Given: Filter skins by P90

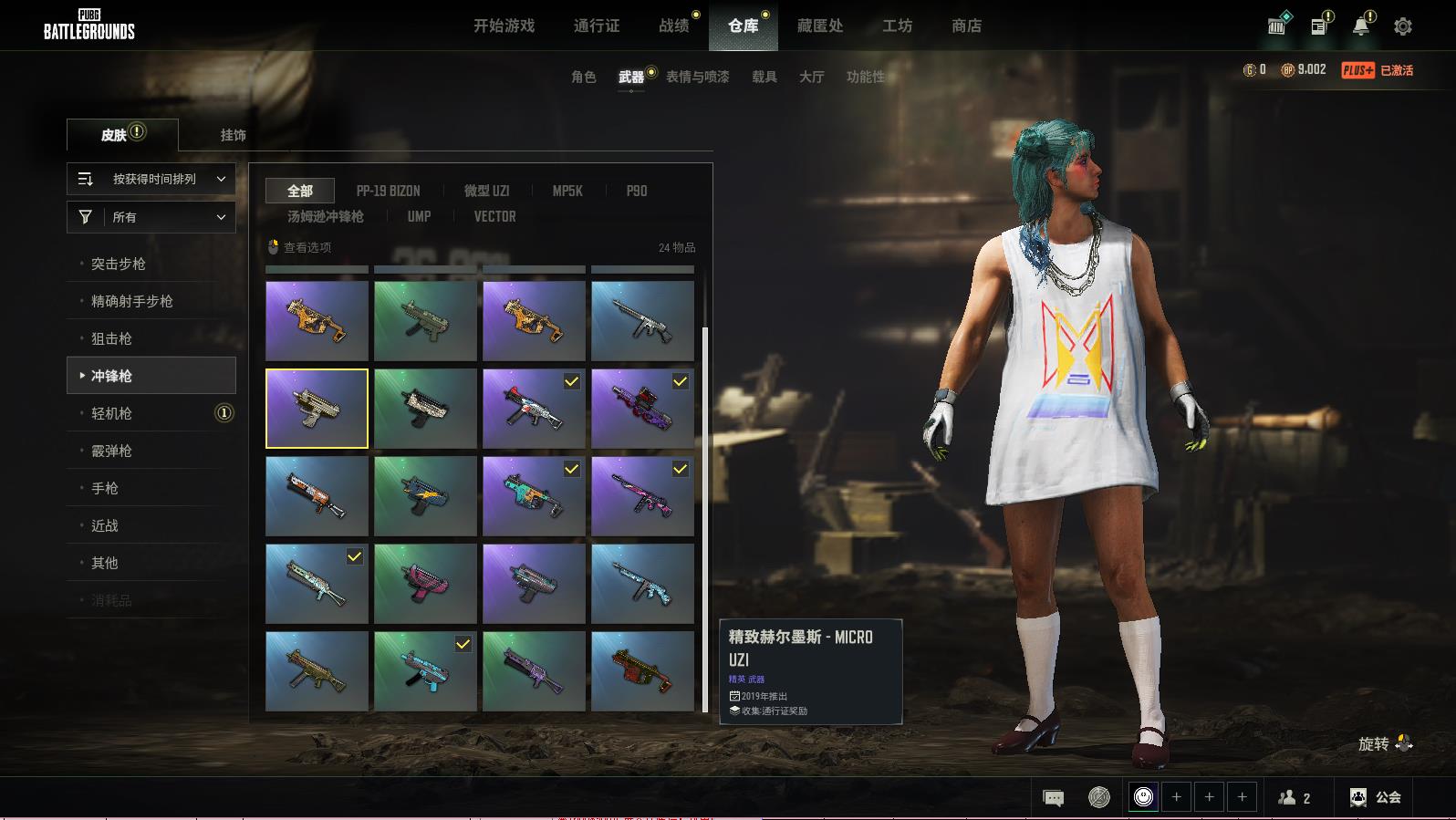Looking at the screenshot, I should [636, 191].
